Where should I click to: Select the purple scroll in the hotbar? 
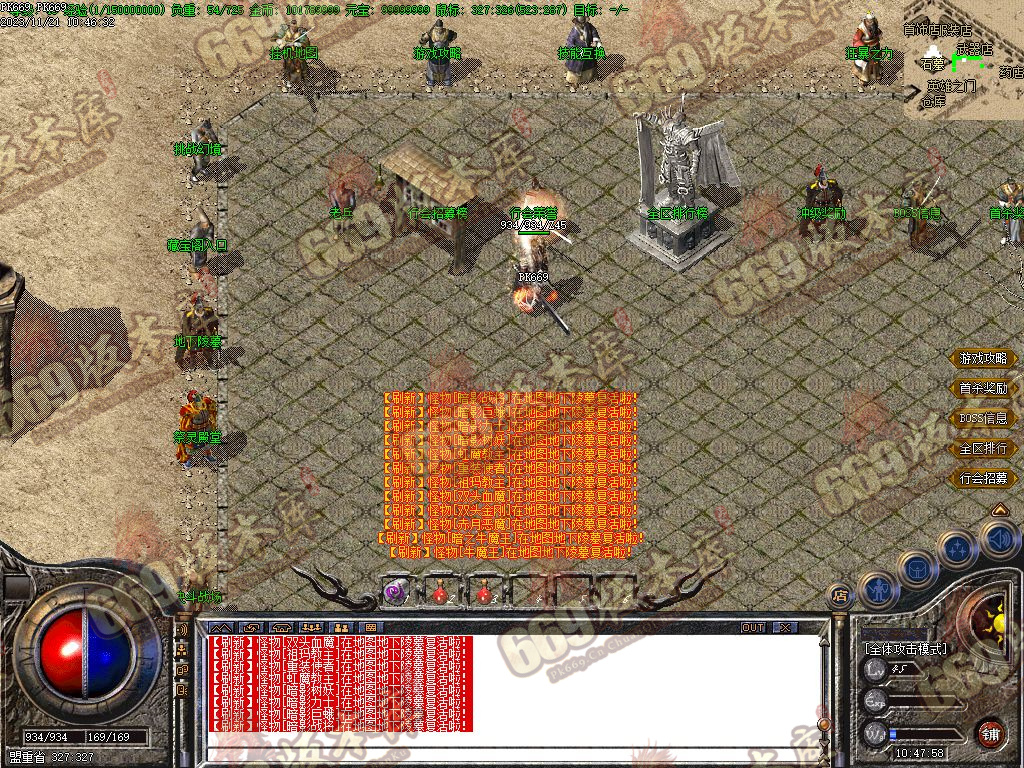point(397,592)
